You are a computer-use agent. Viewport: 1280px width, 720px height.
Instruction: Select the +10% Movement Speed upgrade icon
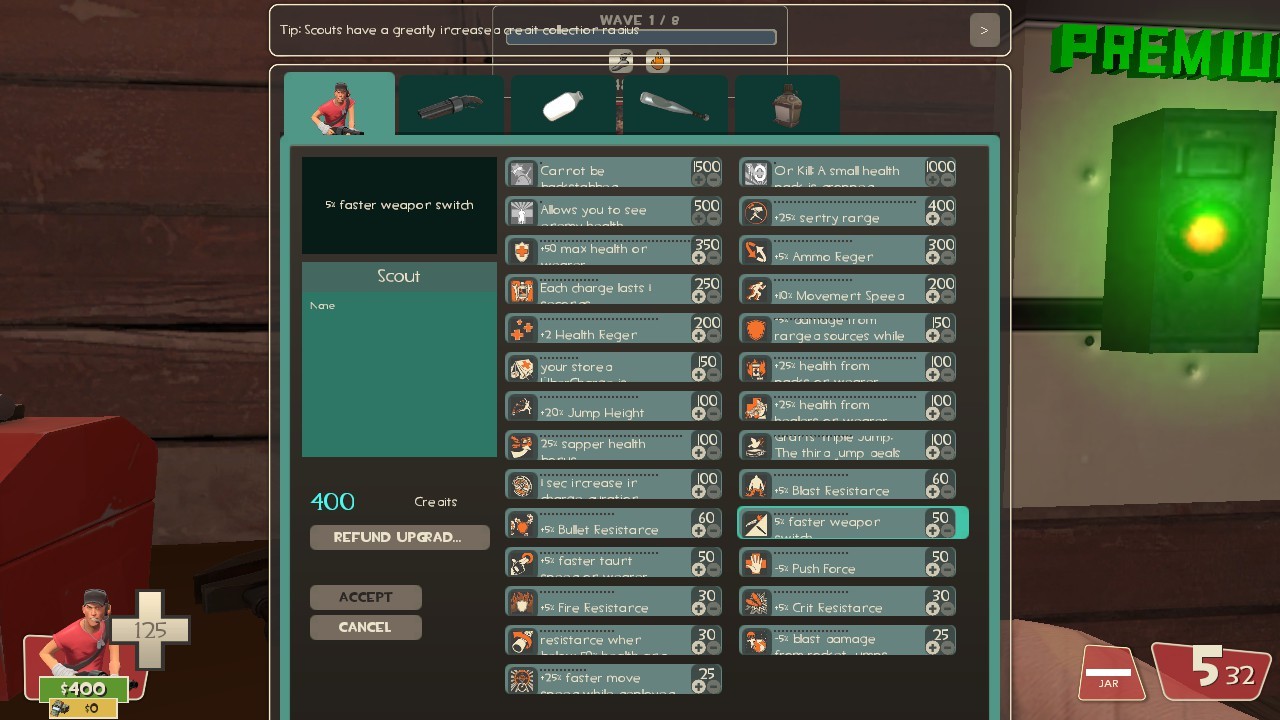[x=755, y=289]
